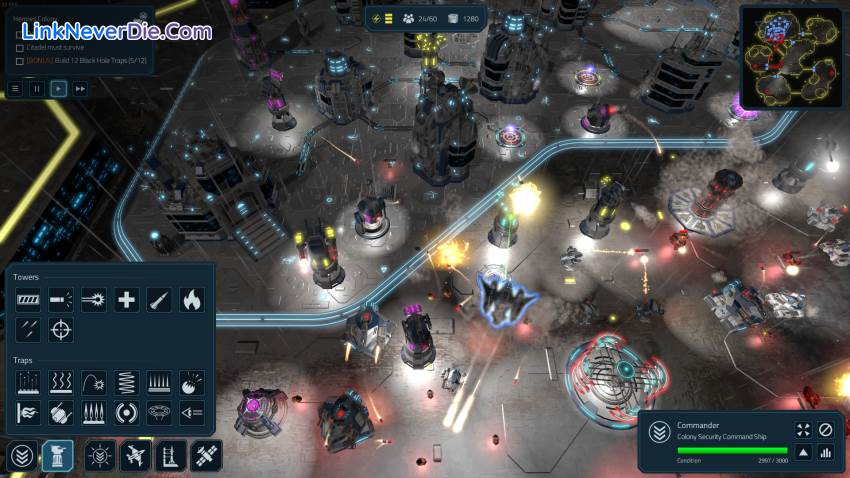Pause the game speed
Screen dimensions: 850x478
coord(37,89)
